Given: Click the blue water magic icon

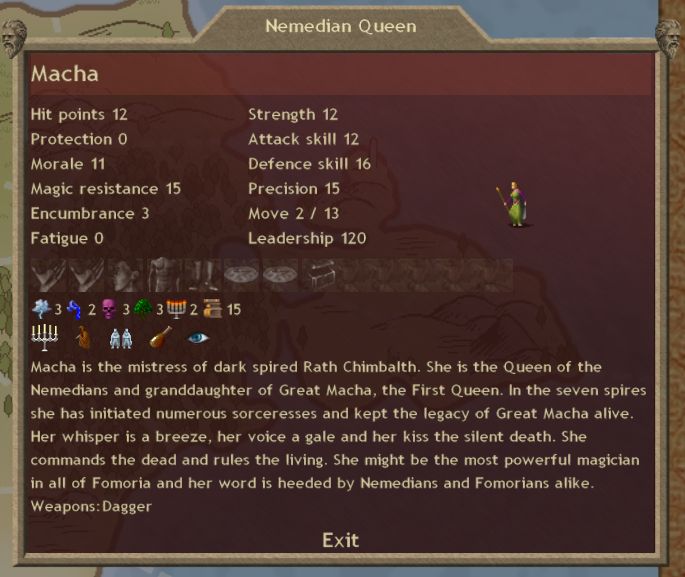Looking at the screenshot, I should pyautogui.click(x=75, y=309).
